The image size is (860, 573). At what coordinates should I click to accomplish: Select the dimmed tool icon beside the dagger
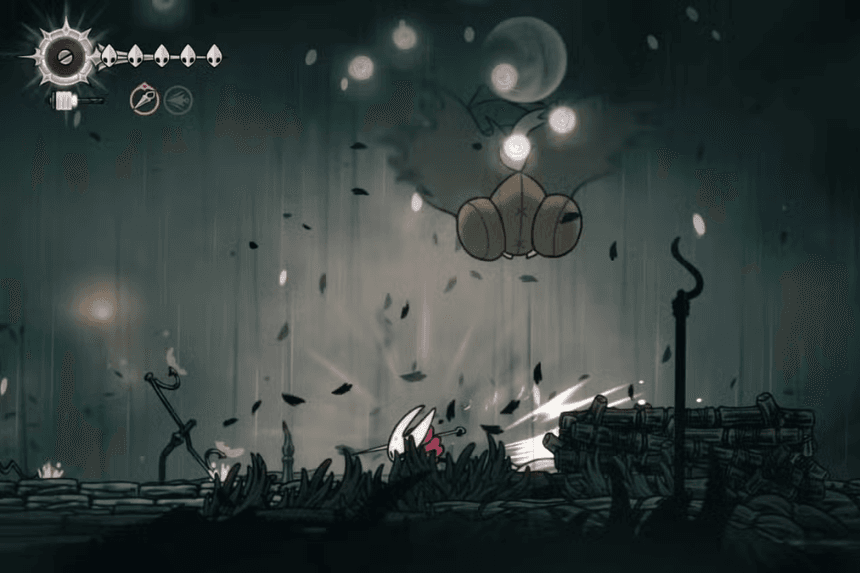[x=178, y=99]
